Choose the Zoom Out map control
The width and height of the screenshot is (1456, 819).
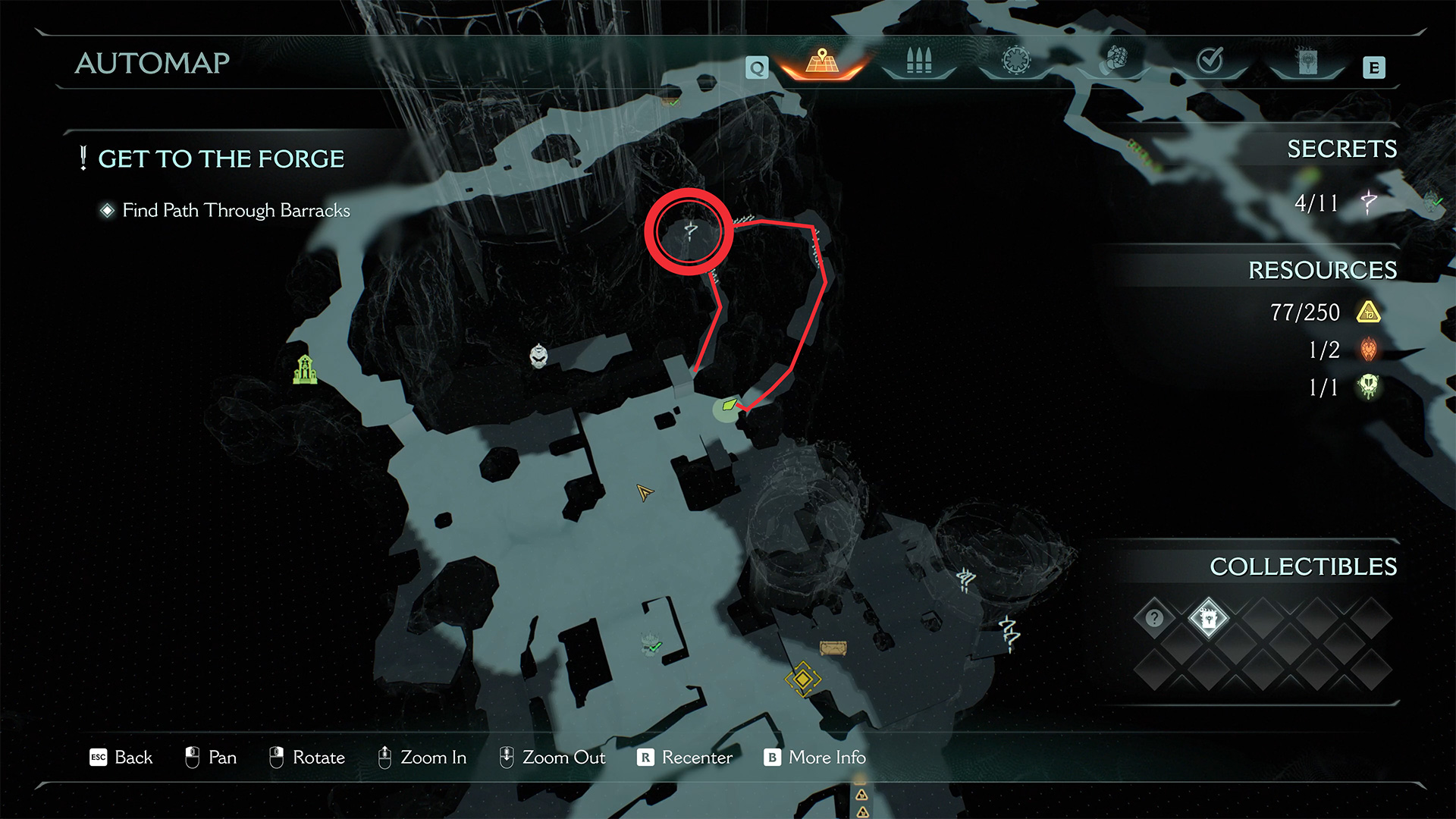click(552, 758)
